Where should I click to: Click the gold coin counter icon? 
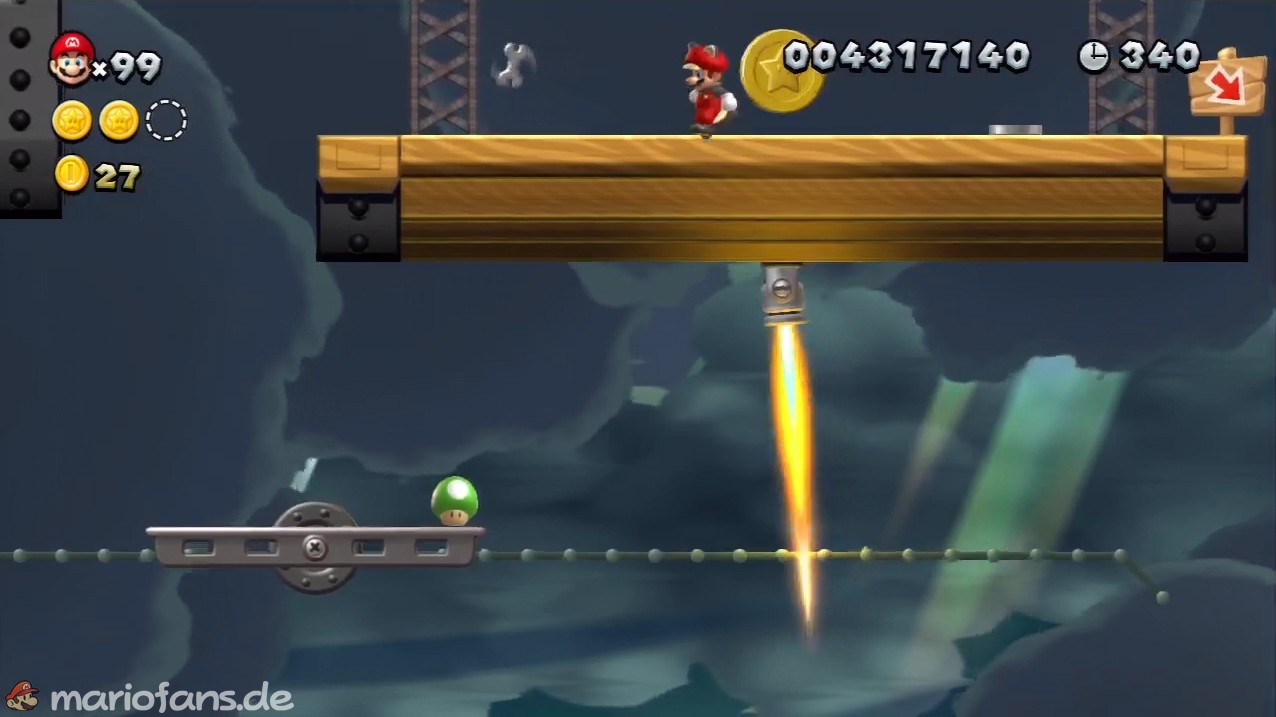(x=72, y=174)
